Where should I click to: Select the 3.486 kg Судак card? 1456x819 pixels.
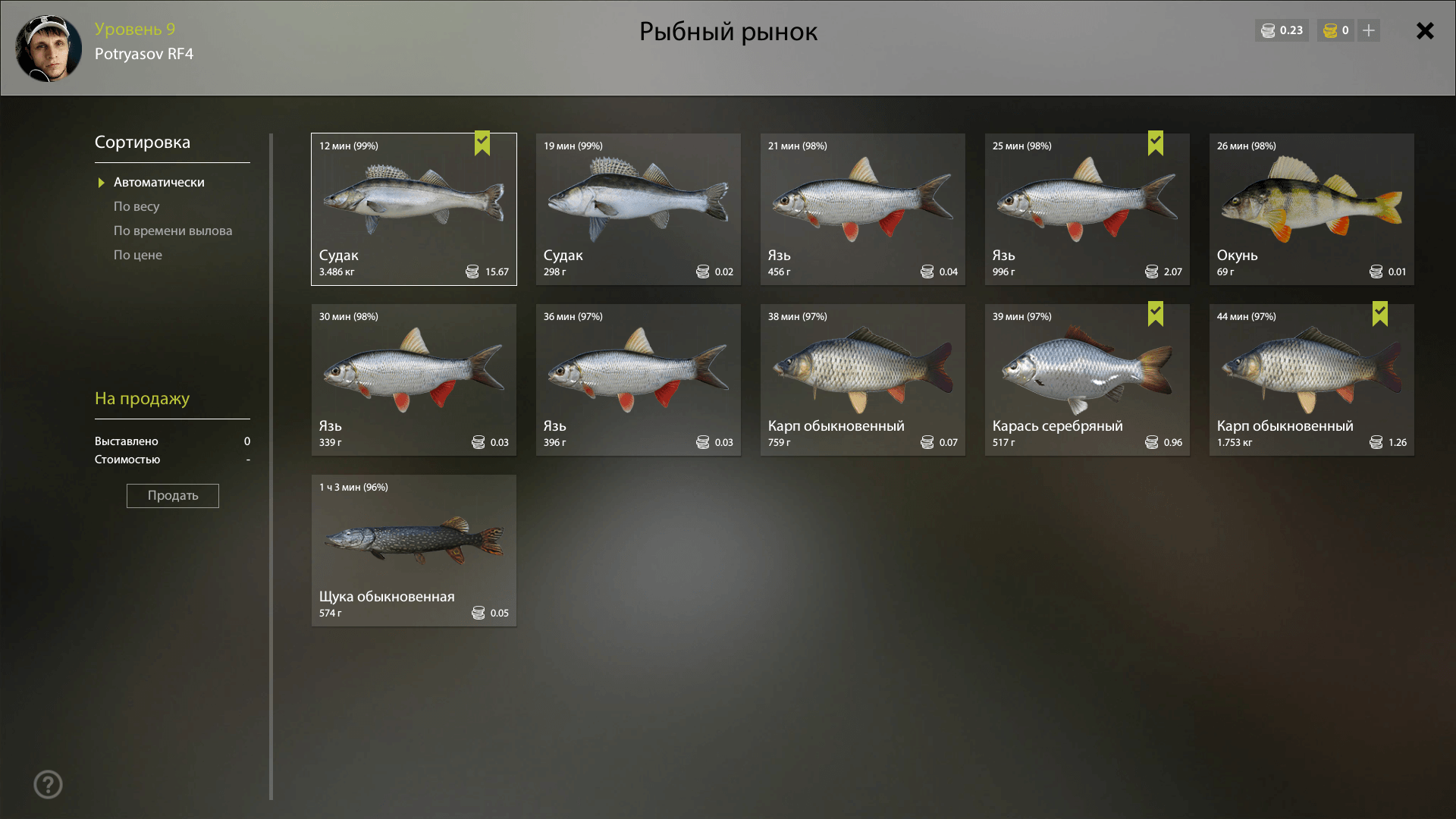point(414,209)
